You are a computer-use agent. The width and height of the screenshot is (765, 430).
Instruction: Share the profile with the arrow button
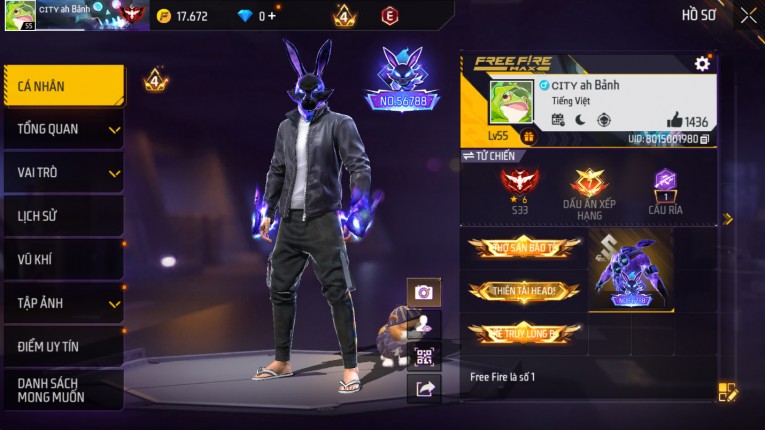click(x=424, y=389)
